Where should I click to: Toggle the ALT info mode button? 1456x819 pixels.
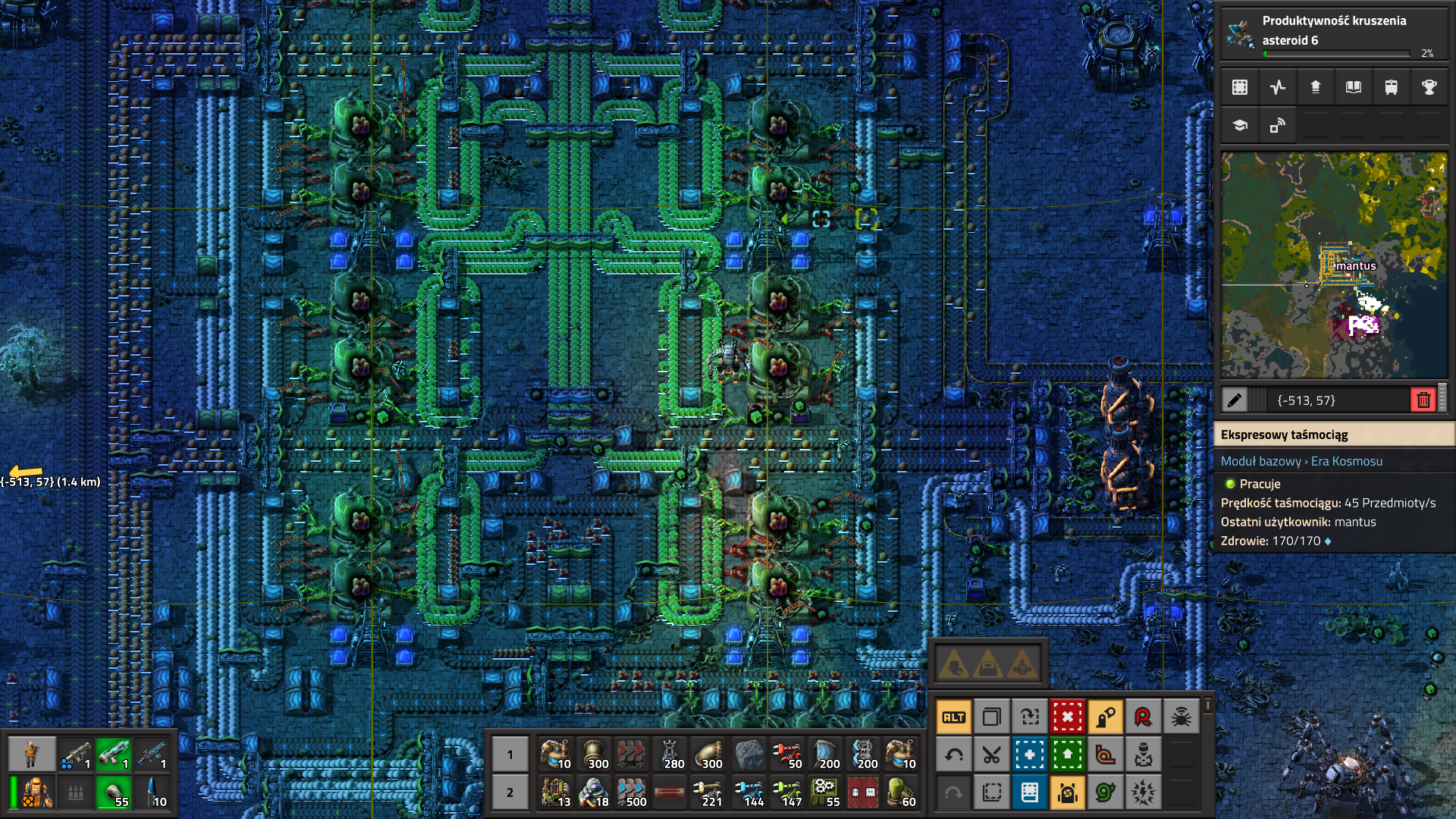tap(954, 717)
